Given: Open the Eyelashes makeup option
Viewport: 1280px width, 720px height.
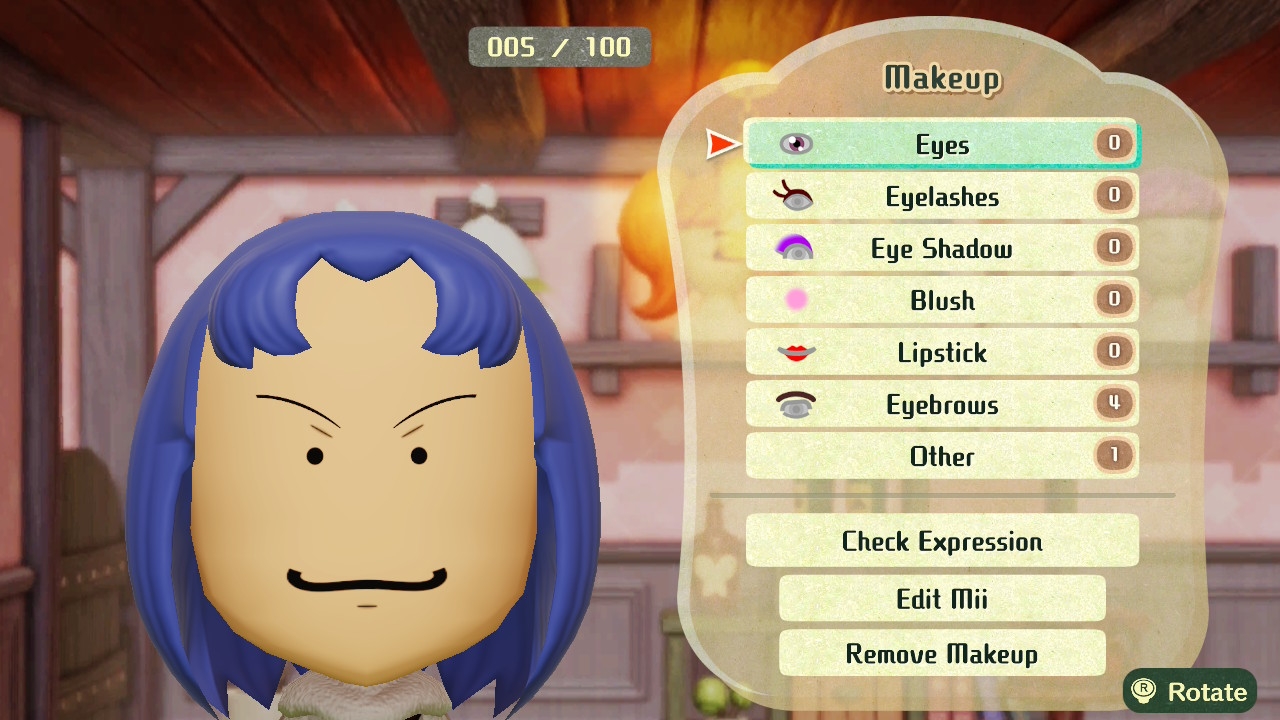Looking at the screenshot, I should pyautogui.click(x=941, y=197).
